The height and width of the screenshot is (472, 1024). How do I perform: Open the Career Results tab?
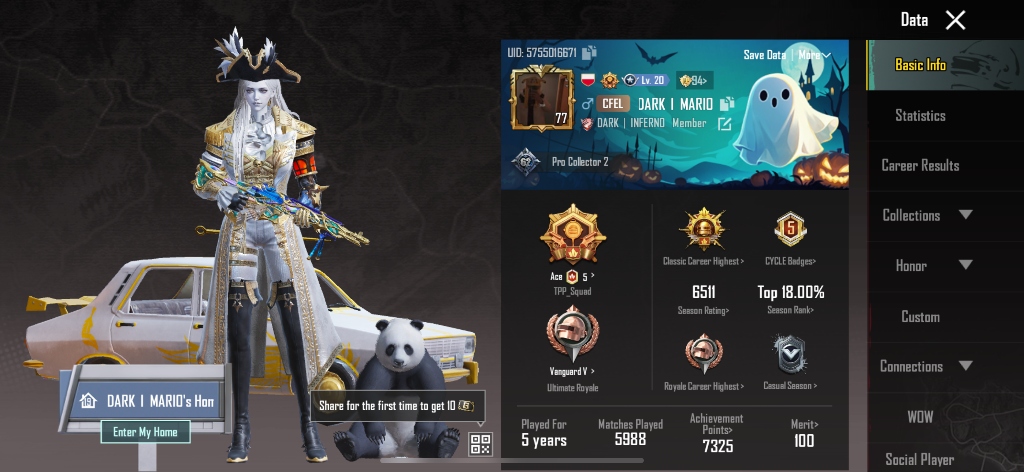920,165
